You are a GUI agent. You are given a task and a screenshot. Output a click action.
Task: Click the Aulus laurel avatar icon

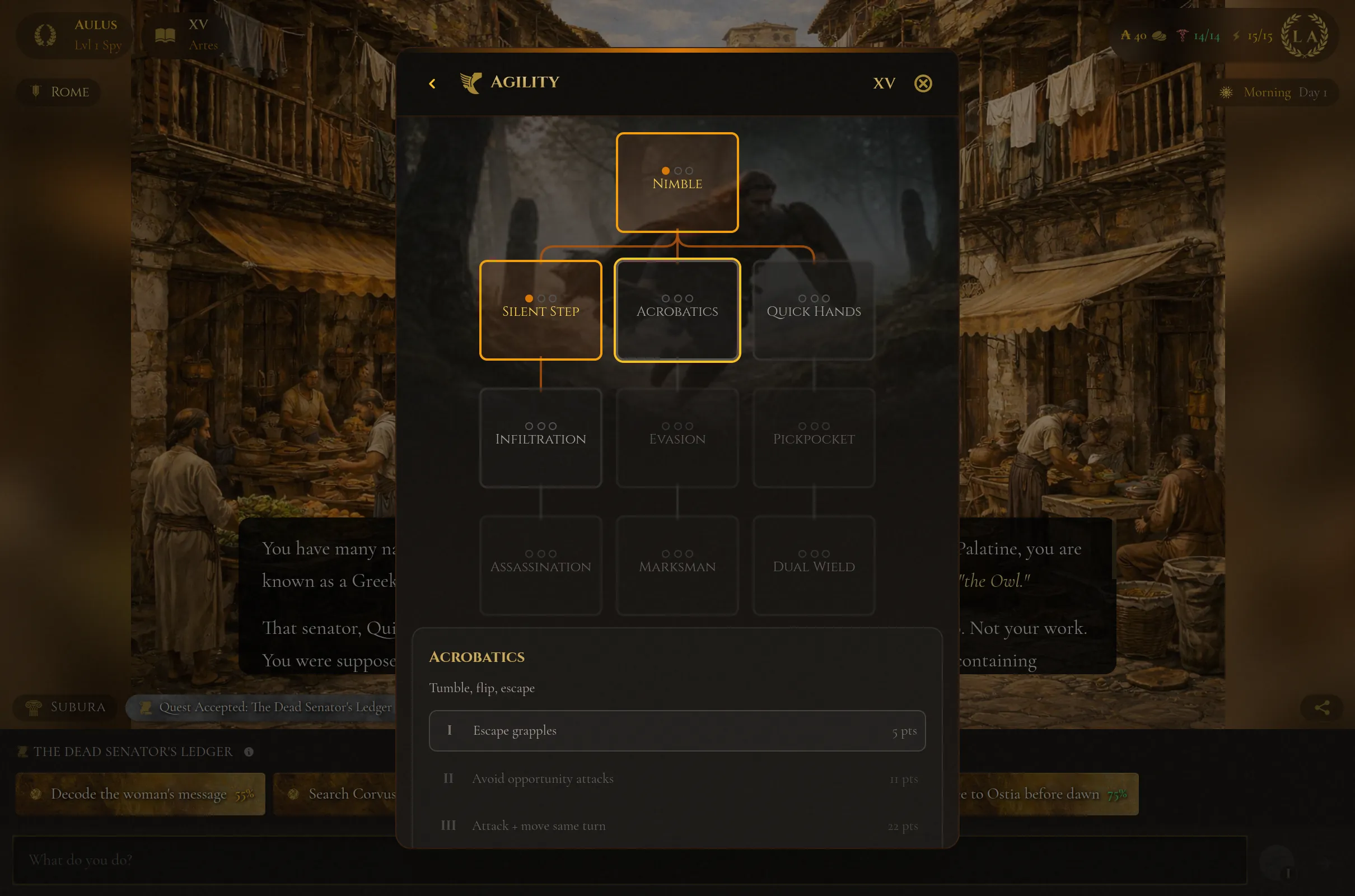[44, 34]
